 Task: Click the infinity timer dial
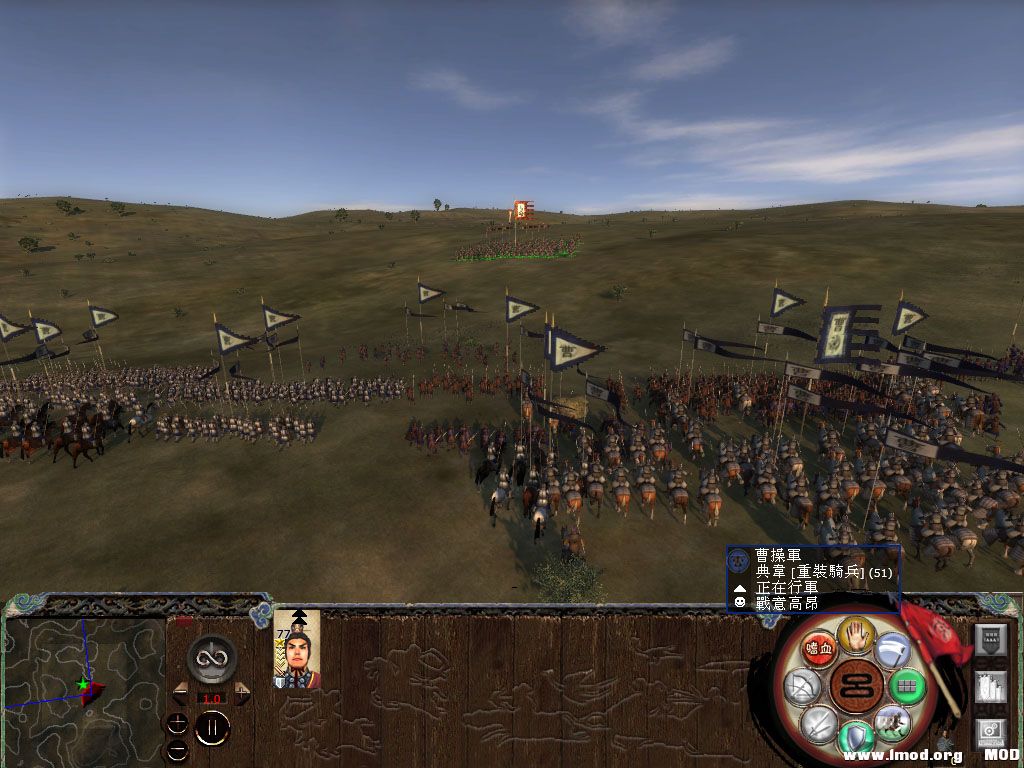click(211, 659)
